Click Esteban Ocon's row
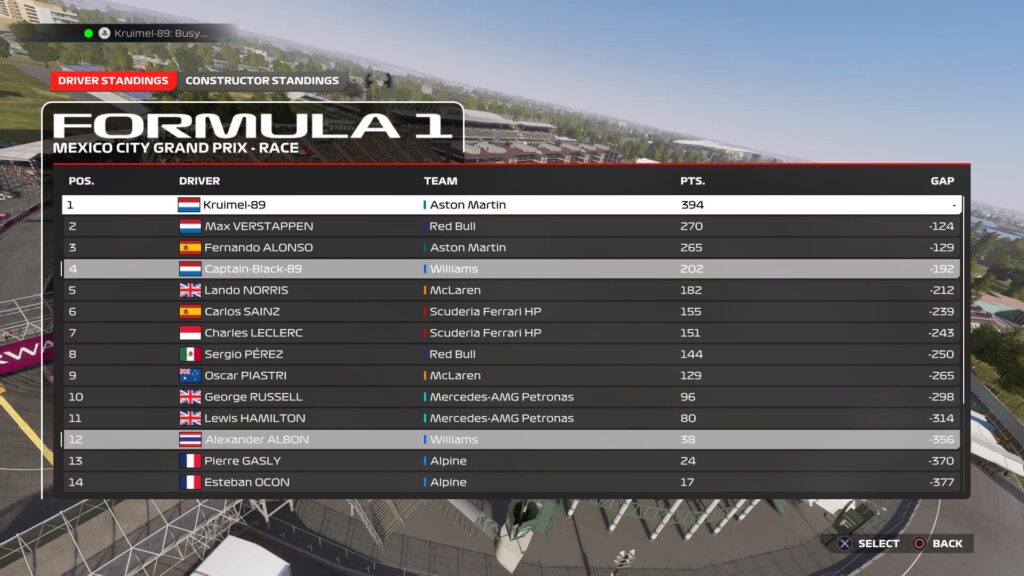Image resolution: width=1024 pixels, height=576 pixels. pos(511,482)
